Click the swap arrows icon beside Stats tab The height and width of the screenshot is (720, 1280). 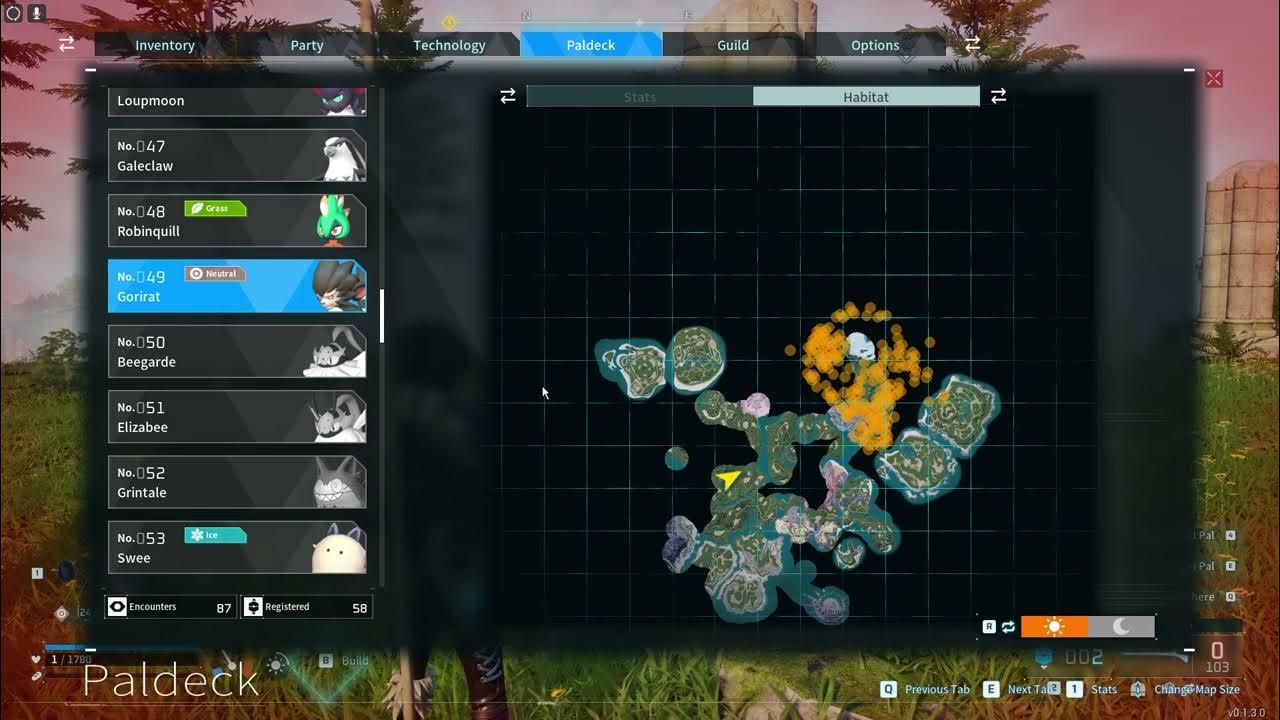click(x=508, y=96)
